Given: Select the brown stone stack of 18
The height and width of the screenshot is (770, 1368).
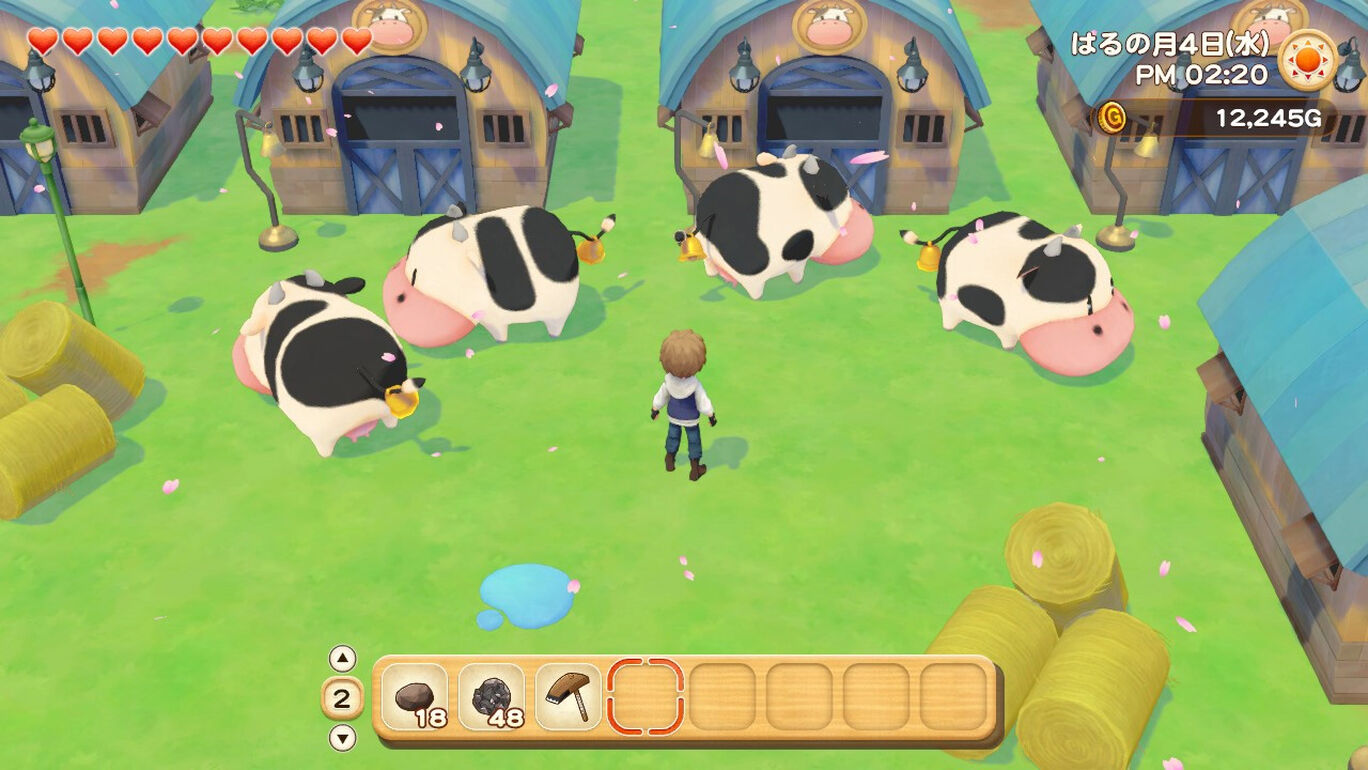Looking at the screenshot, I should pyautogui.click(x=414, y=697).
